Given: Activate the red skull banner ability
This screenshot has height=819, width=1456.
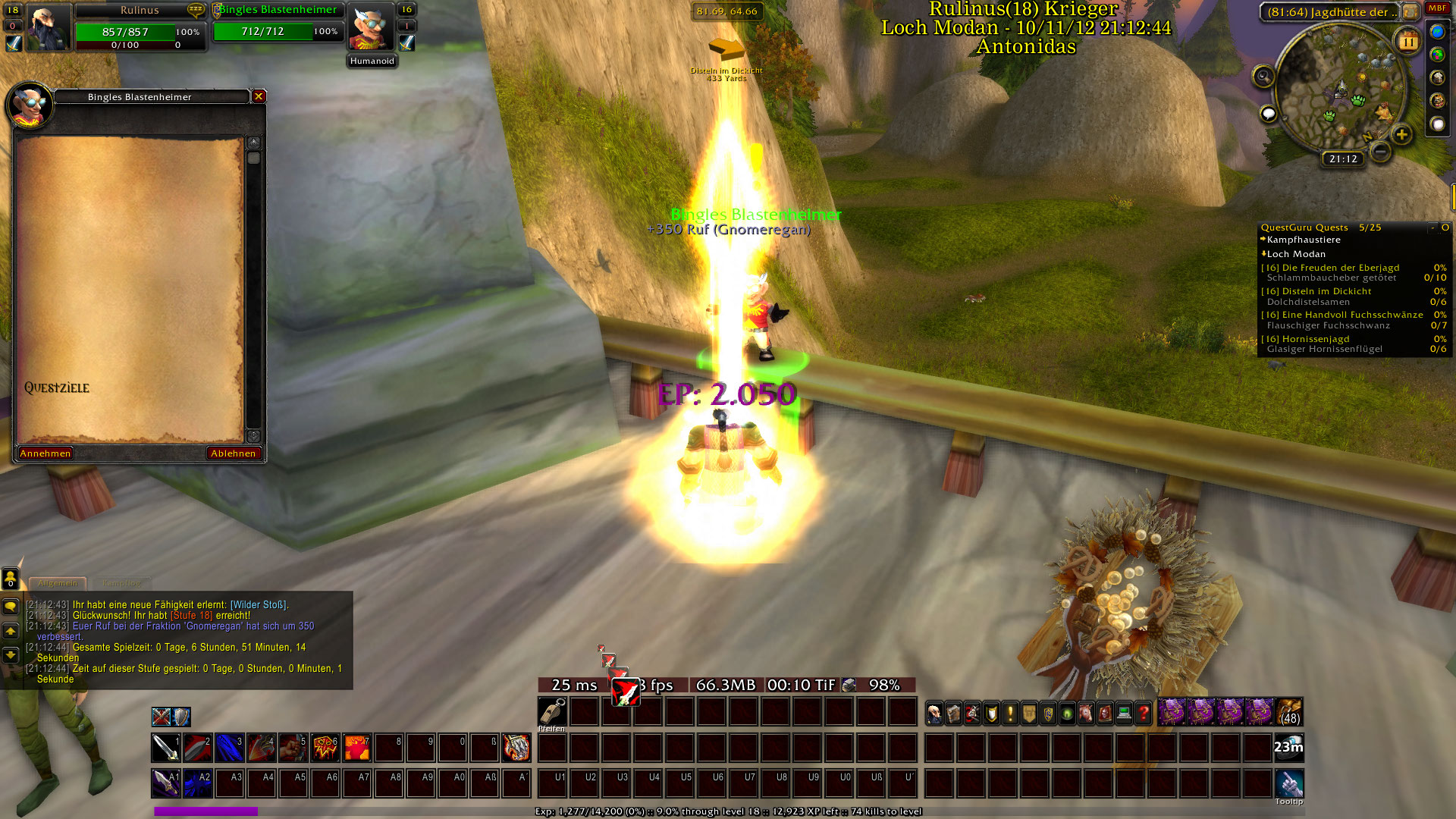Looking at the screenshot, I should pos(325,748).
